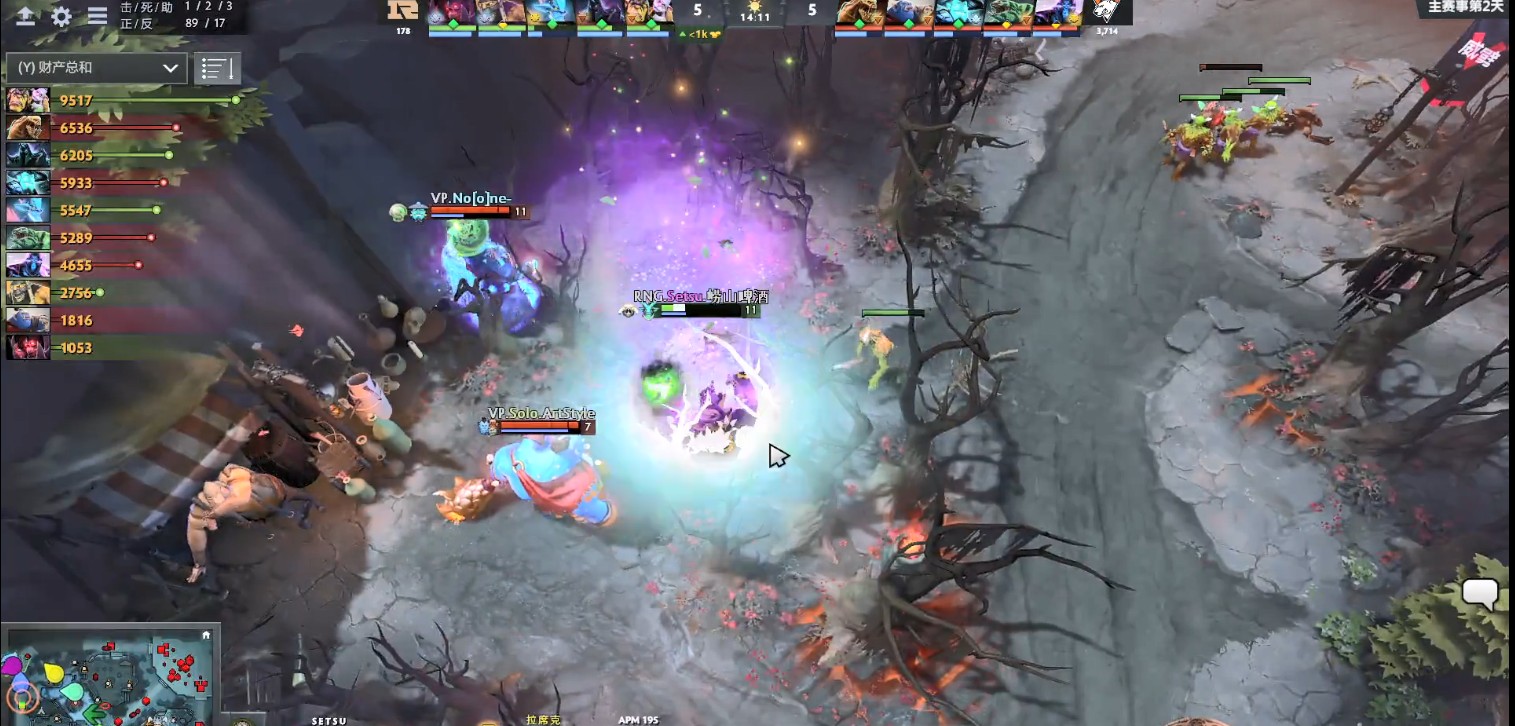Open the (Y) 财产总和 stats dropdown

tap(93, 68)
